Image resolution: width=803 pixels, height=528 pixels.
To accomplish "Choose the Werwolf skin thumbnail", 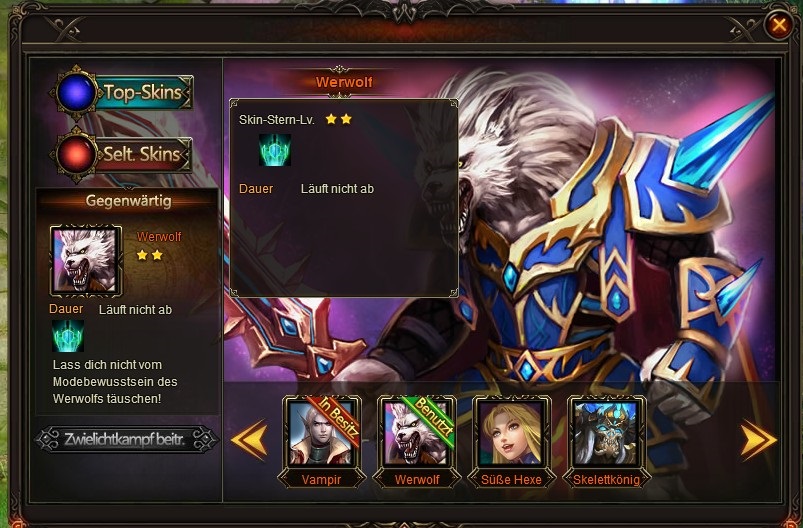I will point(417,433).
